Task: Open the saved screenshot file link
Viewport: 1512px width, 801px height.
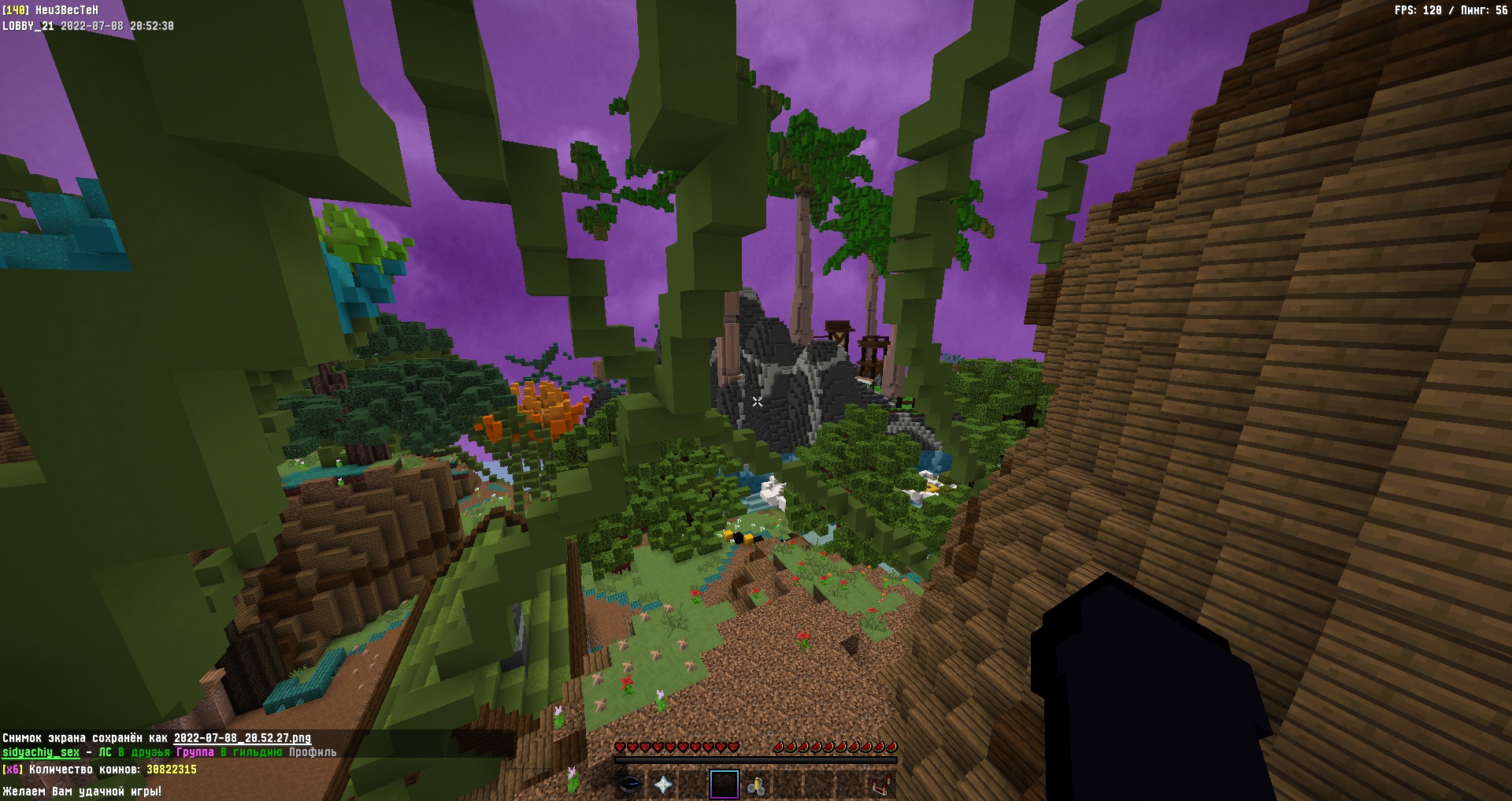Action: tap(242, 738)
